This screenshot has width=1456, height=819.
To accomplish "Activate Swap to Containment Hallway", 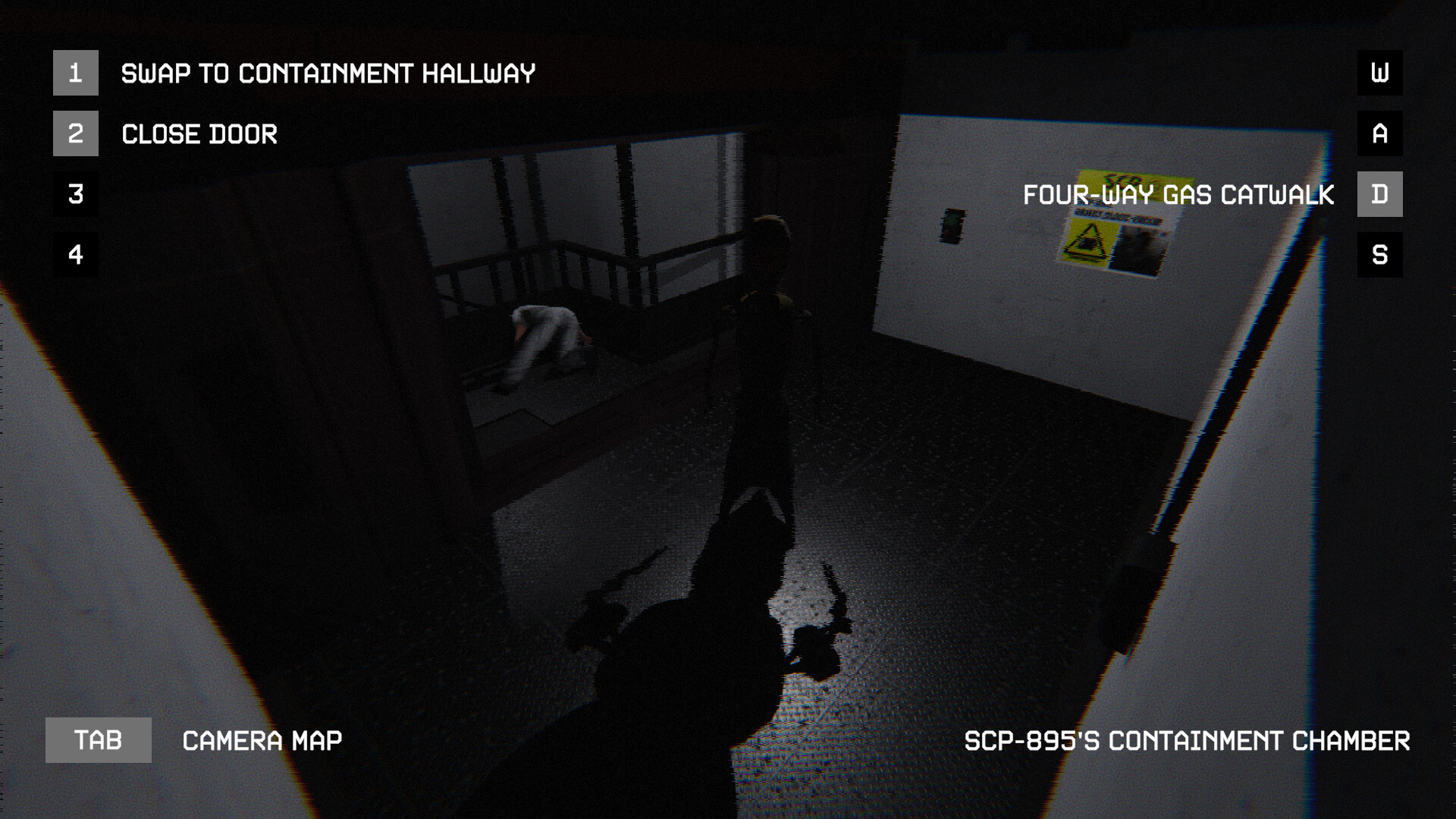I will [x=329, y=74].
